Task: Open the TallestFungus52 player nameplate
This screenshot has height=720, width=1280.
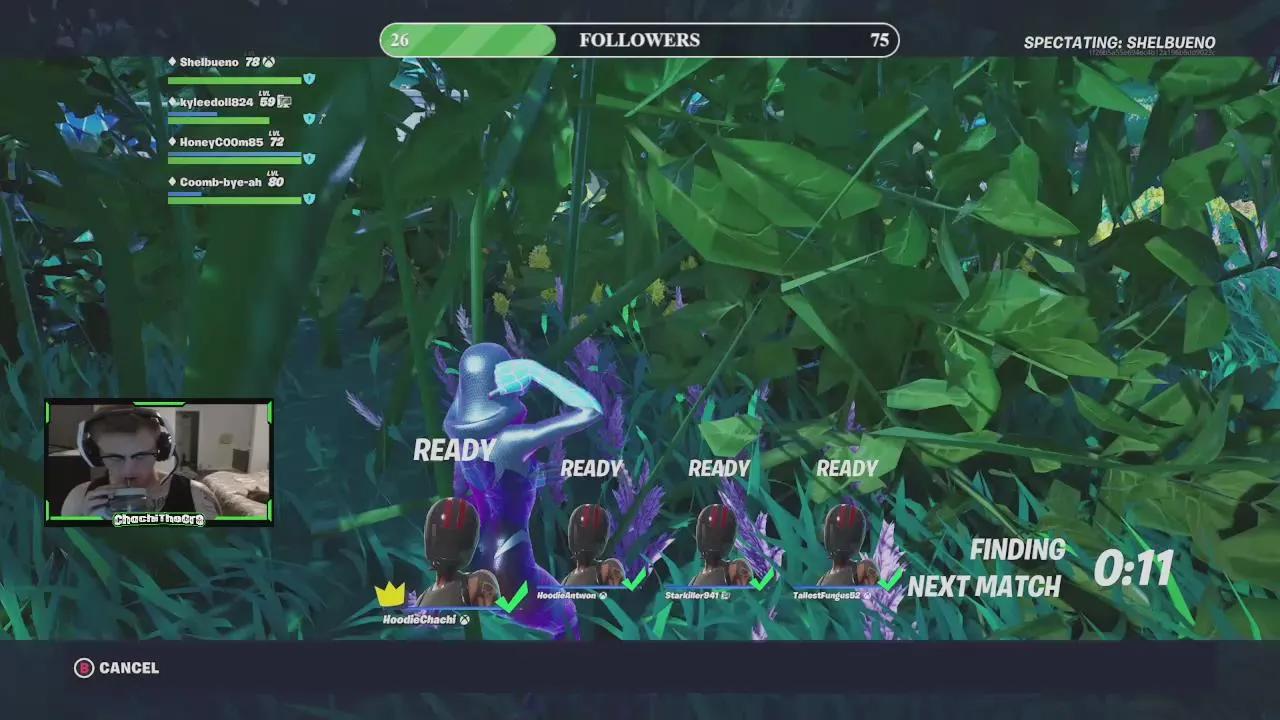Action: click(827, 595)
